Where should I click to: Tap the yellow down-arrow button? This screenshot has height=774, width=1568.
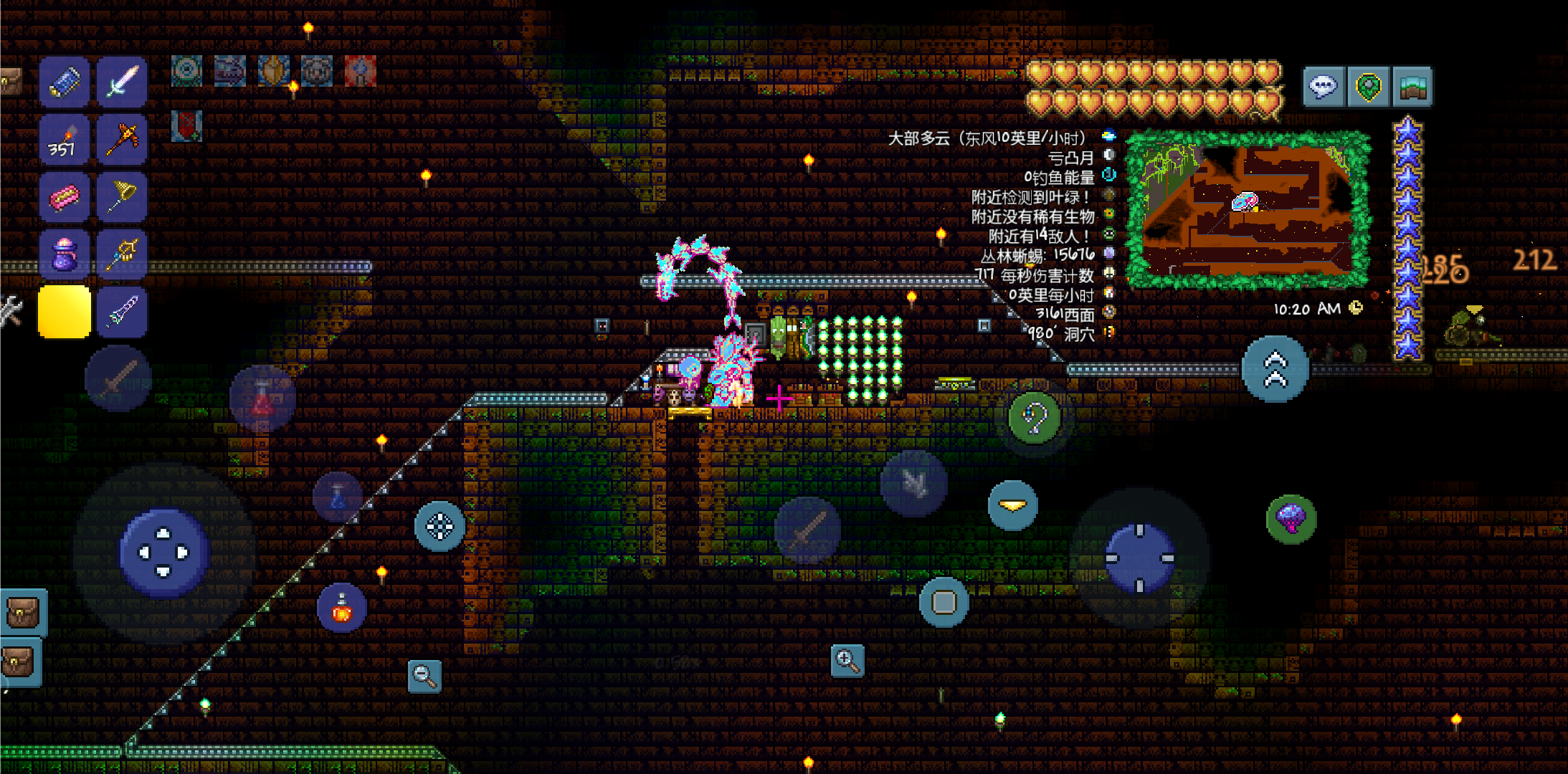point(1012,505)
